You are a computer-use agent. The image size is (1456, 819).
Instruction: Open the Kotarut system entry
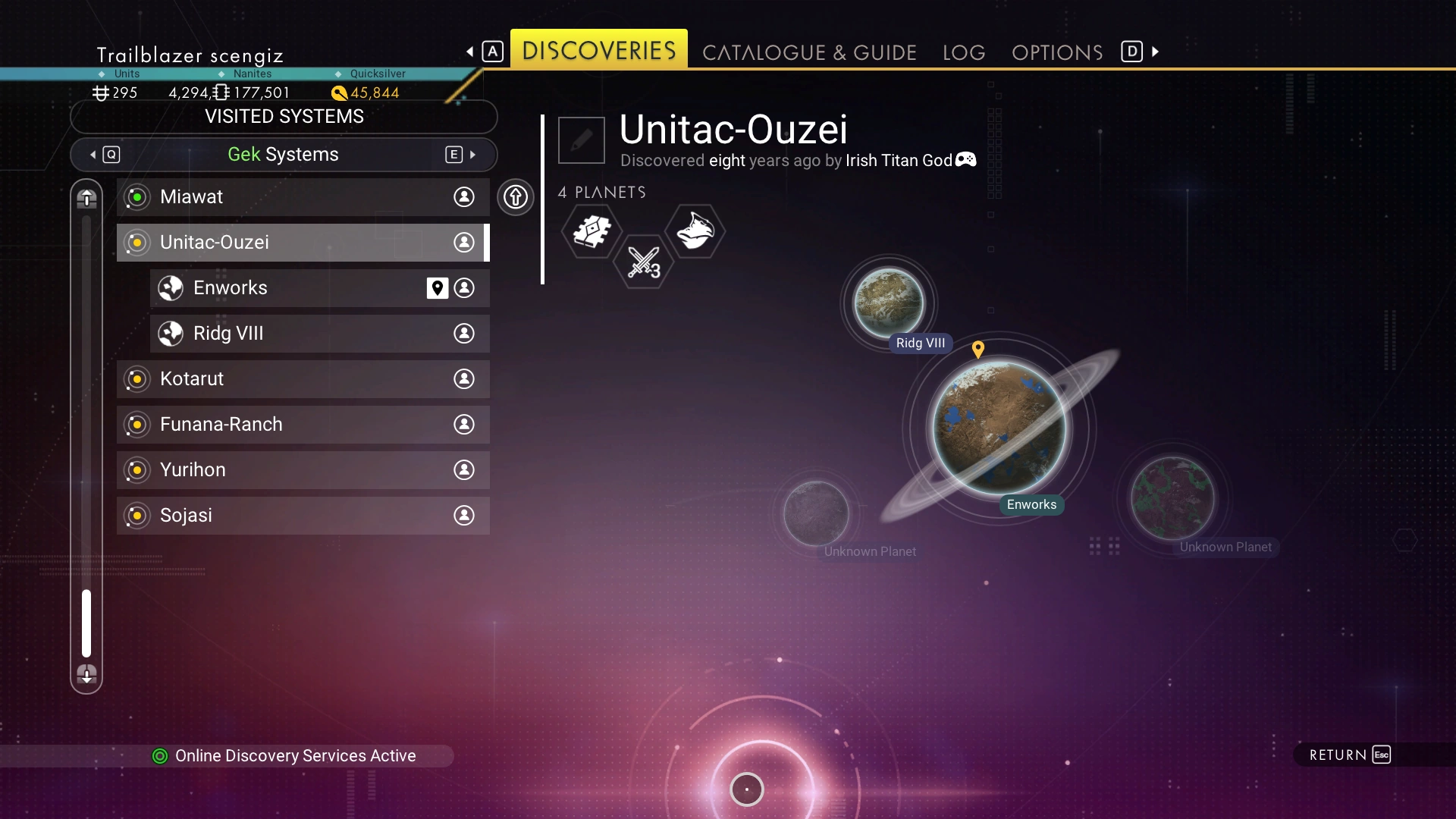[x=303, y=379]
